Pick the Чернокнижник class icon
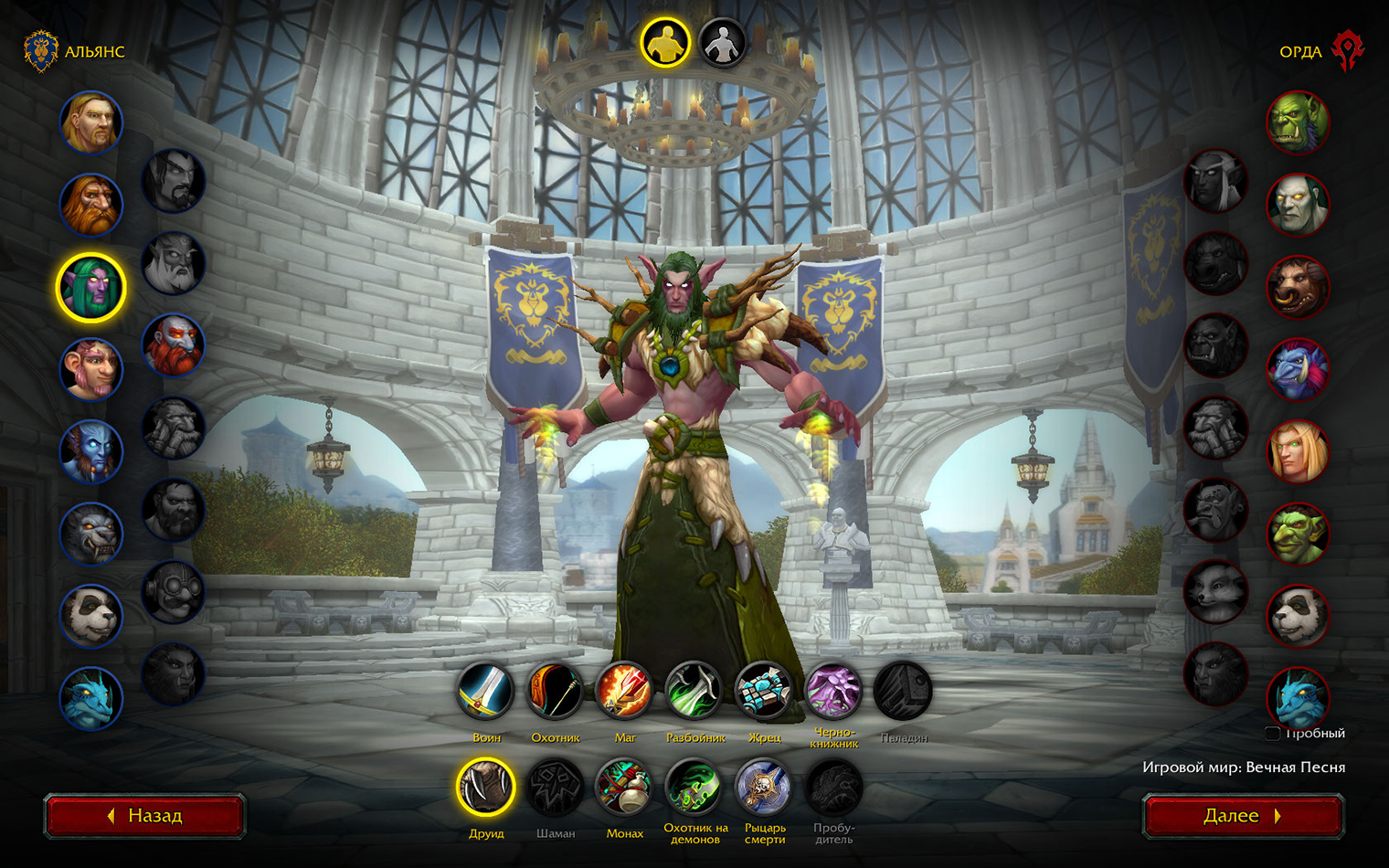The height and width of the screenshot is (868, 1389). (x=833, y=691)
